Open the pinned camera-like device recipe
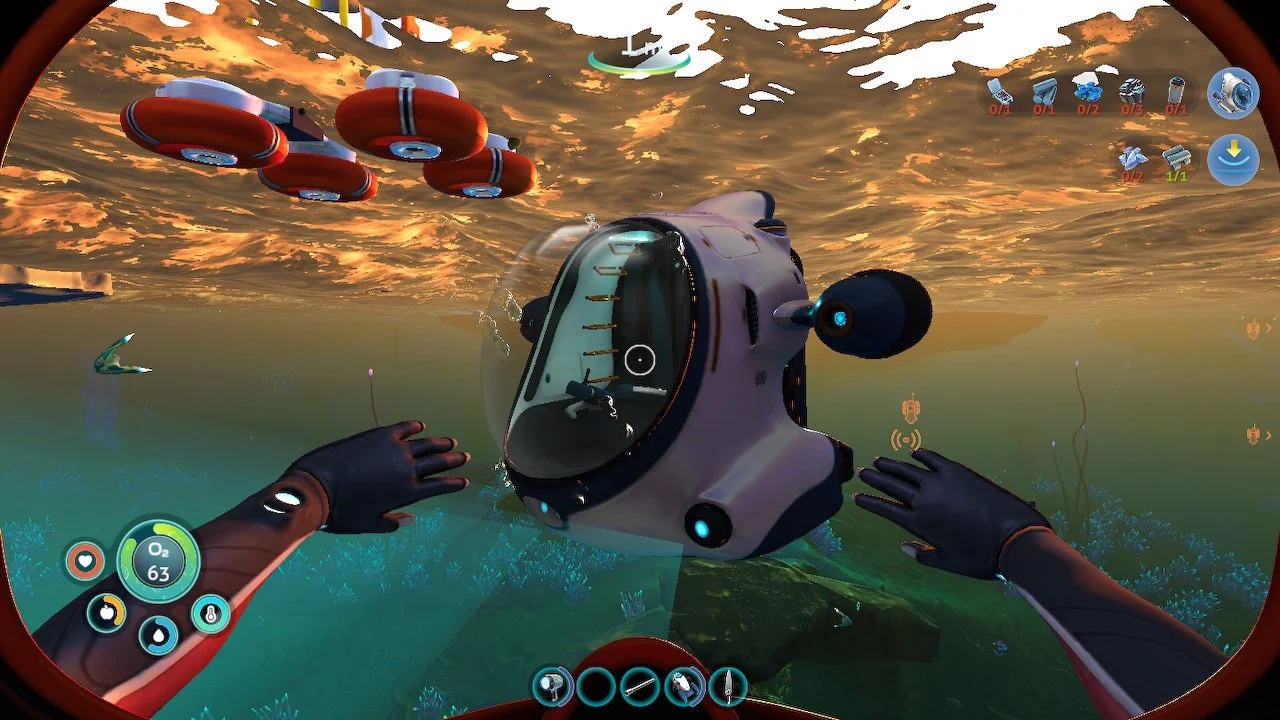 pos(1232,93)
